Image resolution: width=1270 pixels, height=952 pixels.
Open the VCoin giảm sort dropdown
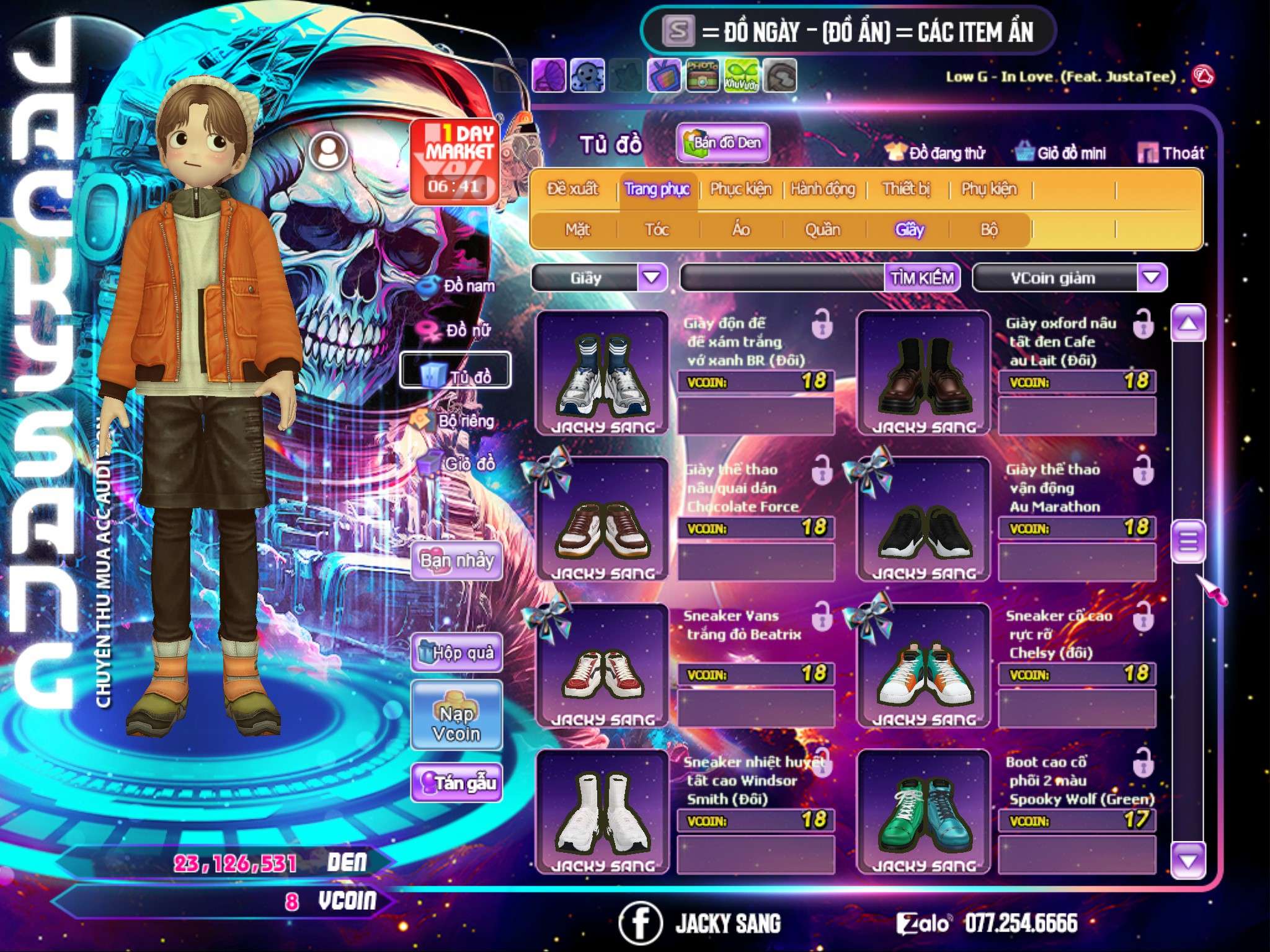pos(1152,278)
